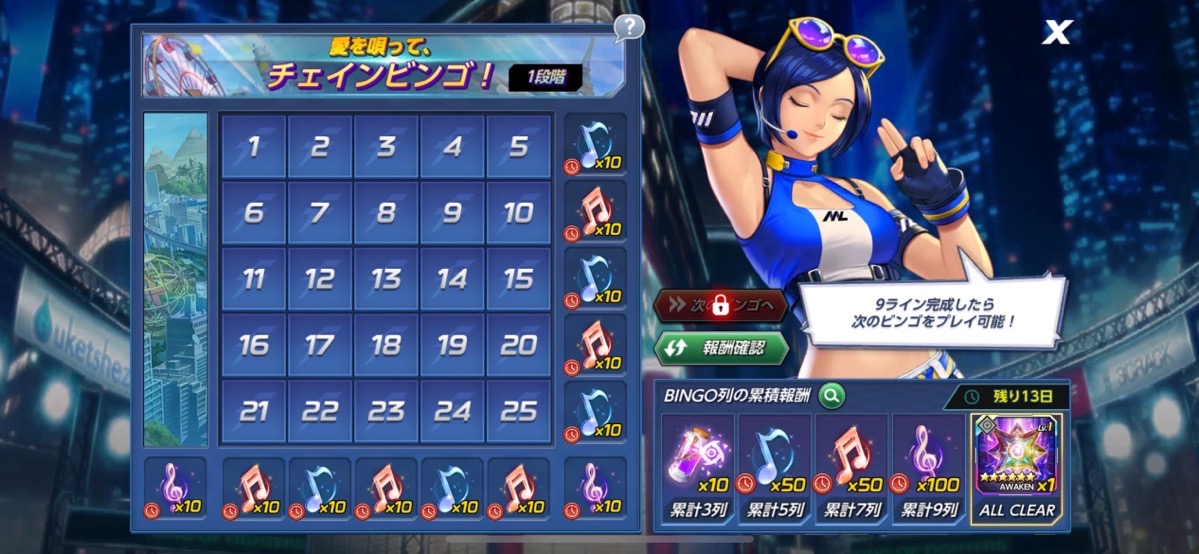Tap bingo tile number 21

tap(253, 411)
